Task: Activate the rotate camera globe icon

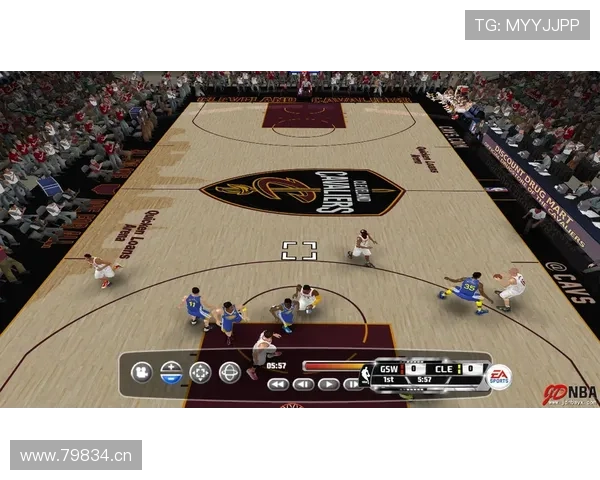Action: tap(230, 372)
